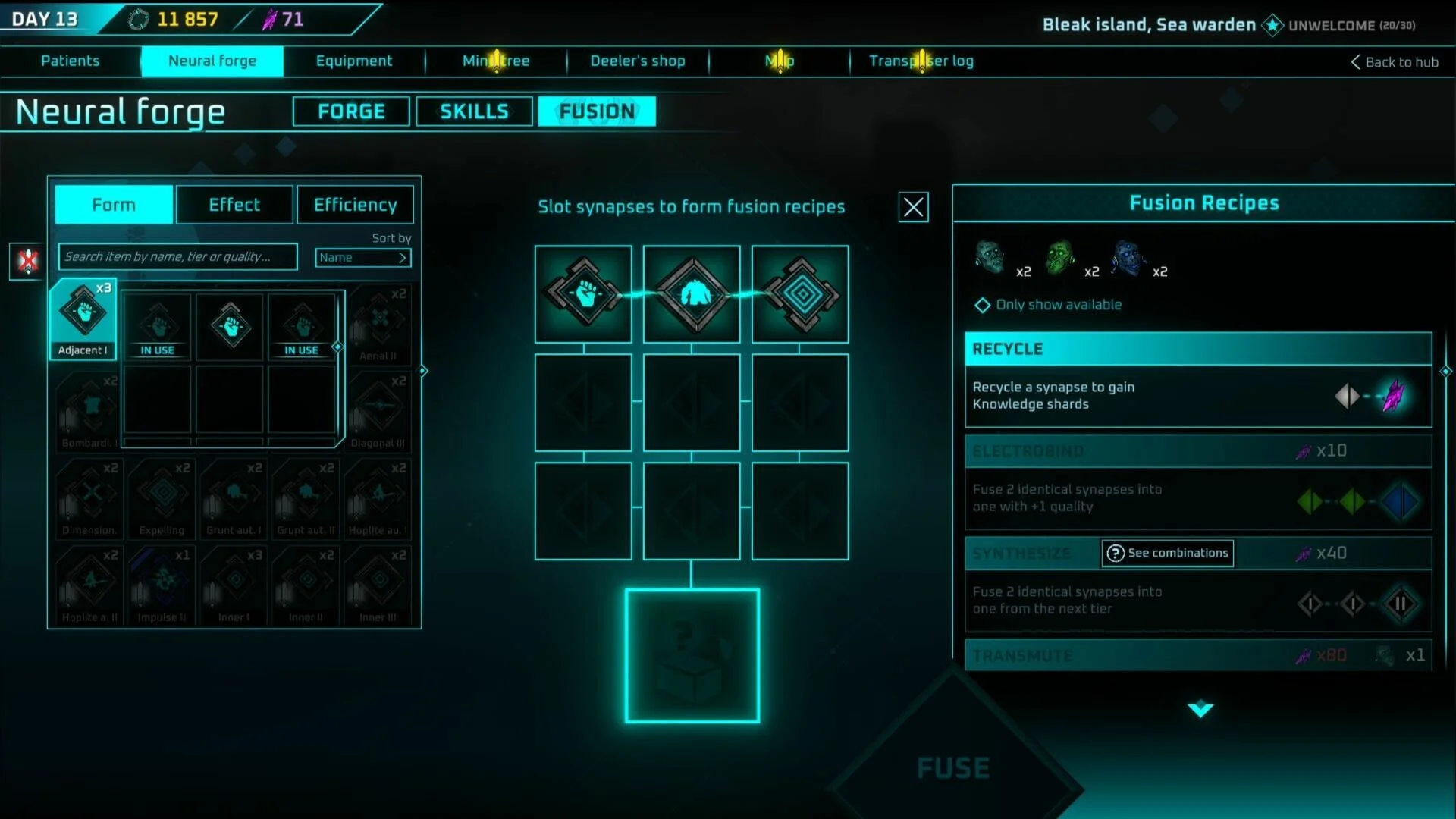Expand recipes list with down arrow

click(x=1200, y=710)
